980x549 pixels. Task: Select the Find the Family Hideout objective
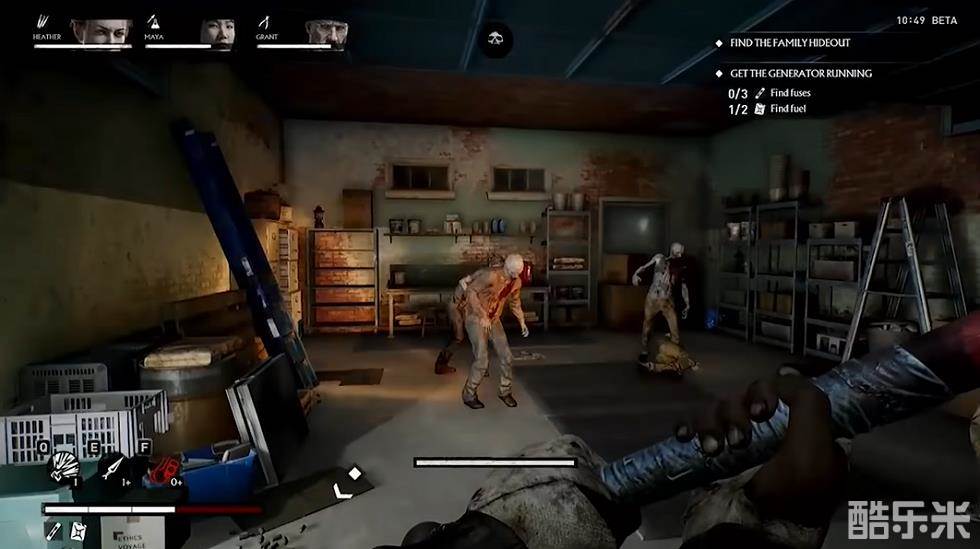(x=789, y=43)
